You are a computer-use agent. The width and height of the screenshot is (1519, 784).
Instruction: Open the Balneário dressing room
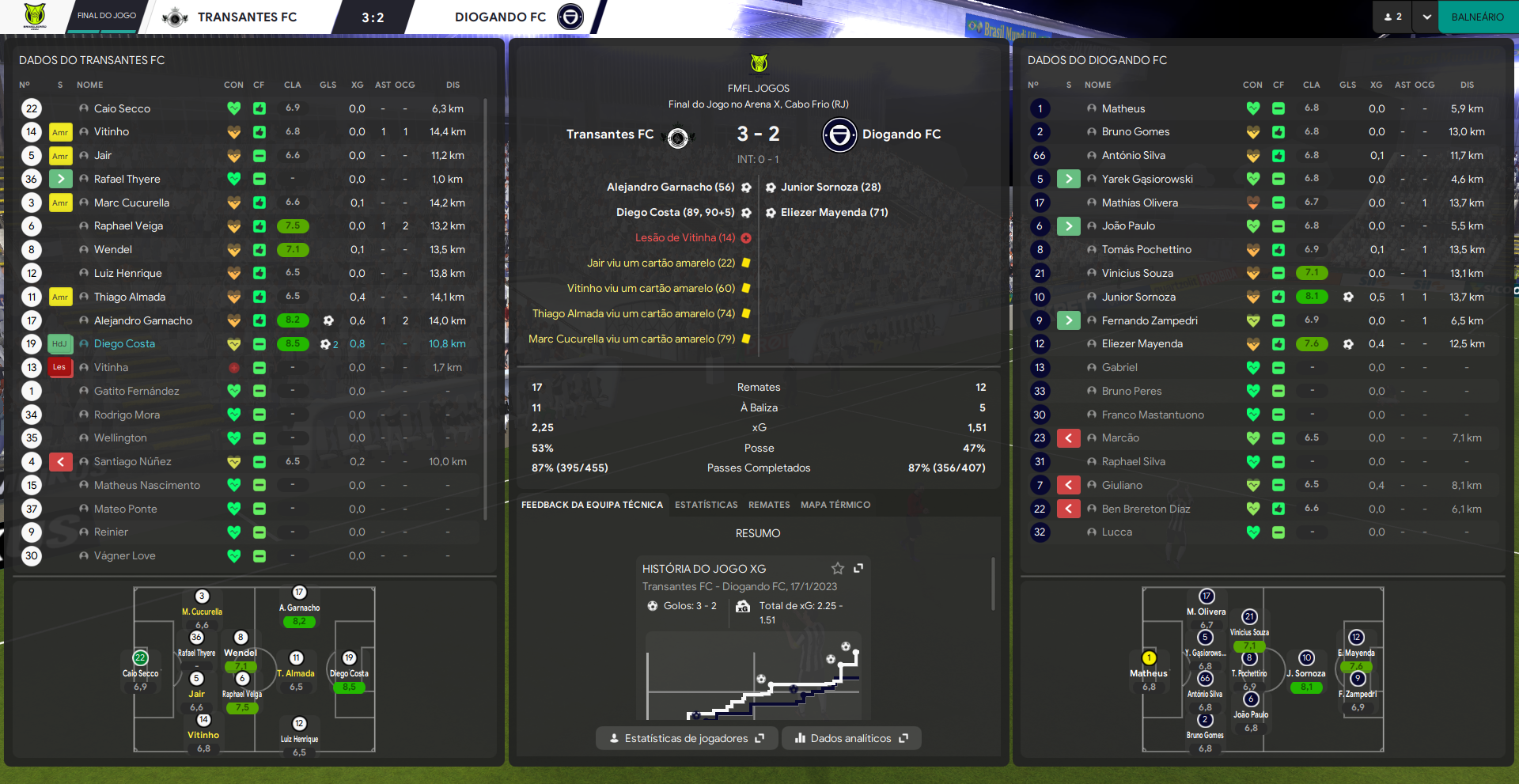[x=1477, y=17]
